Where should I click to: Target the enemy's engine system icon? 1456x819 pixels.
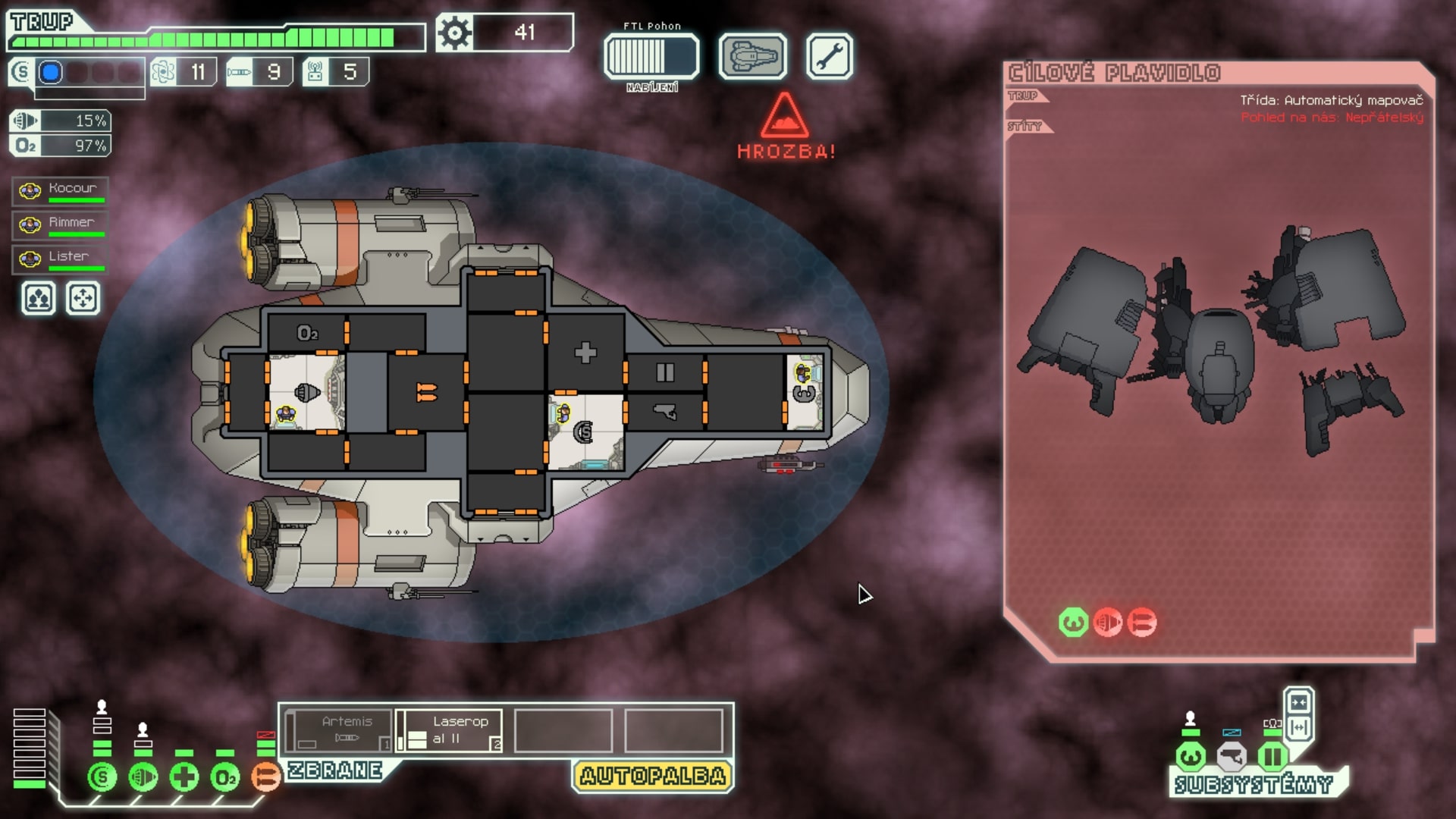[x=1106, y=621]
